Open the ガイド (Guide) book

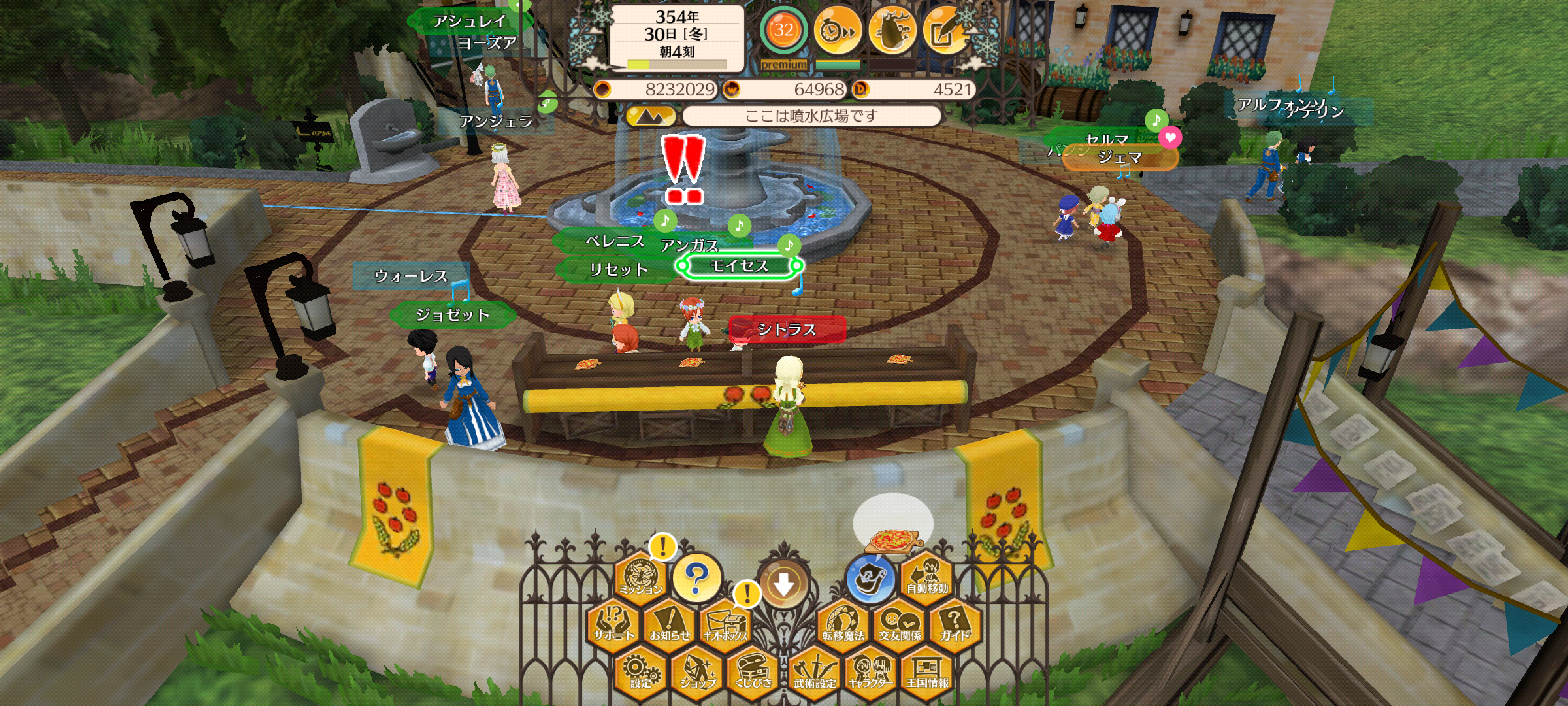pyautogui.click(x=955, y=624)
